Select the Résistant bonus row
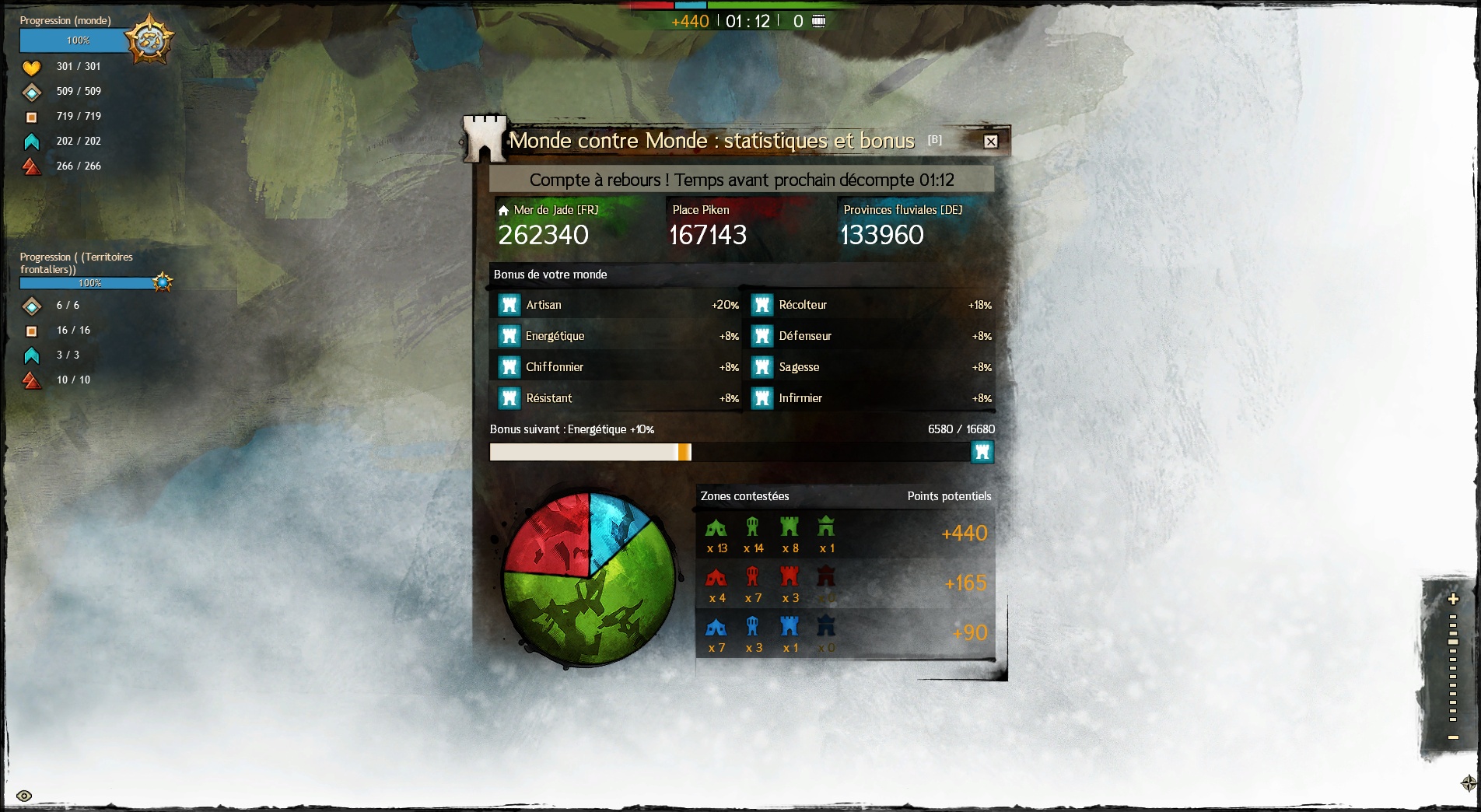Viewport: 1481px width, 812px height. (618, 398)
